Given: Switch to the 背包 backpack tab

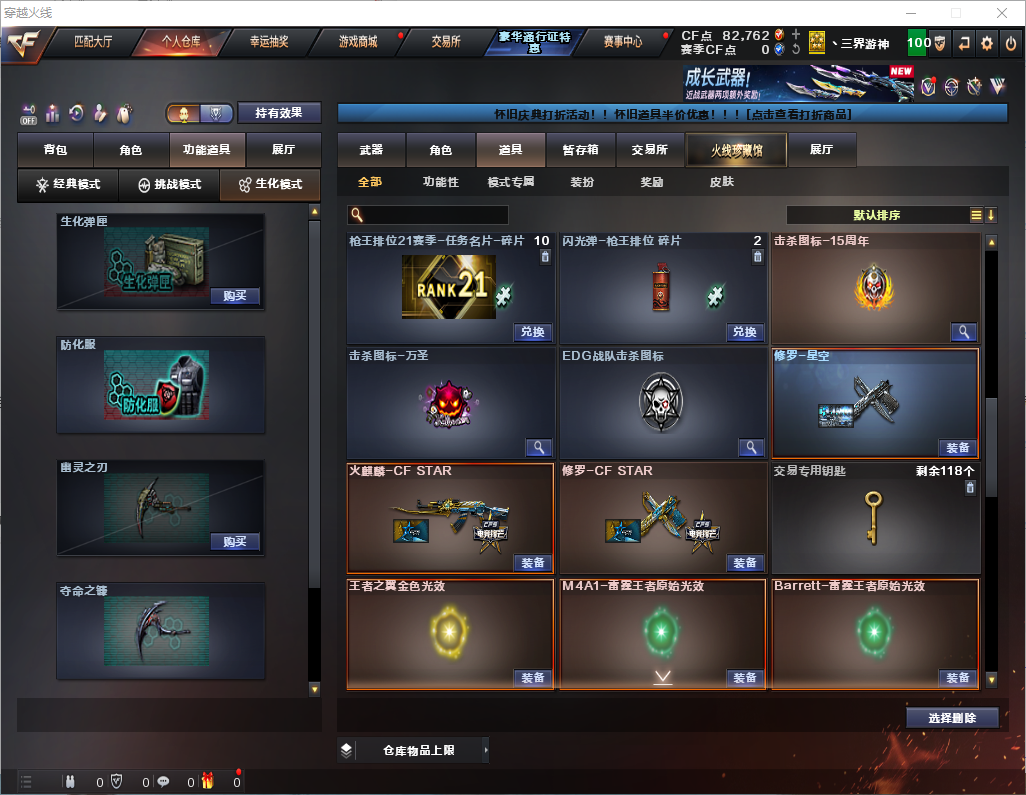Looking at the screenshot, I should click(55, 150).
